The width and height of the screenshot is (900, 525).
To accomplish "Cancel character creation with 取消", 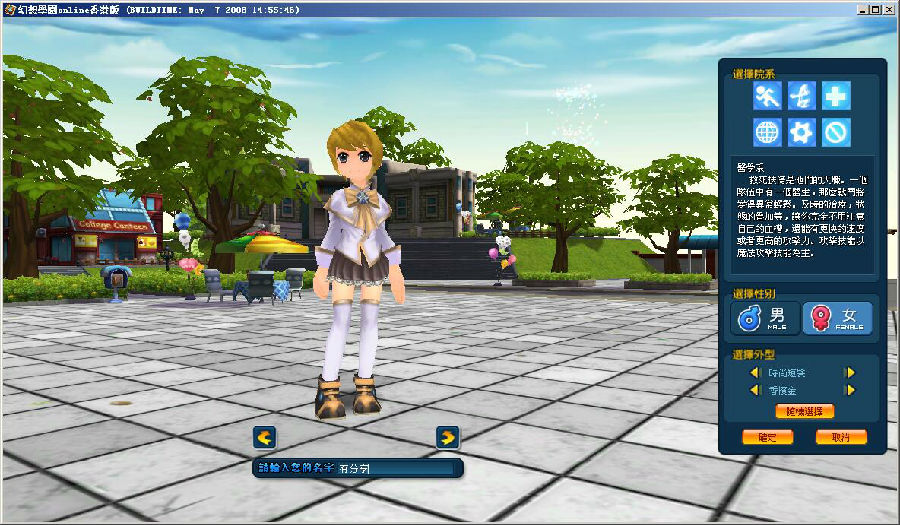I will tap(841, 437).
